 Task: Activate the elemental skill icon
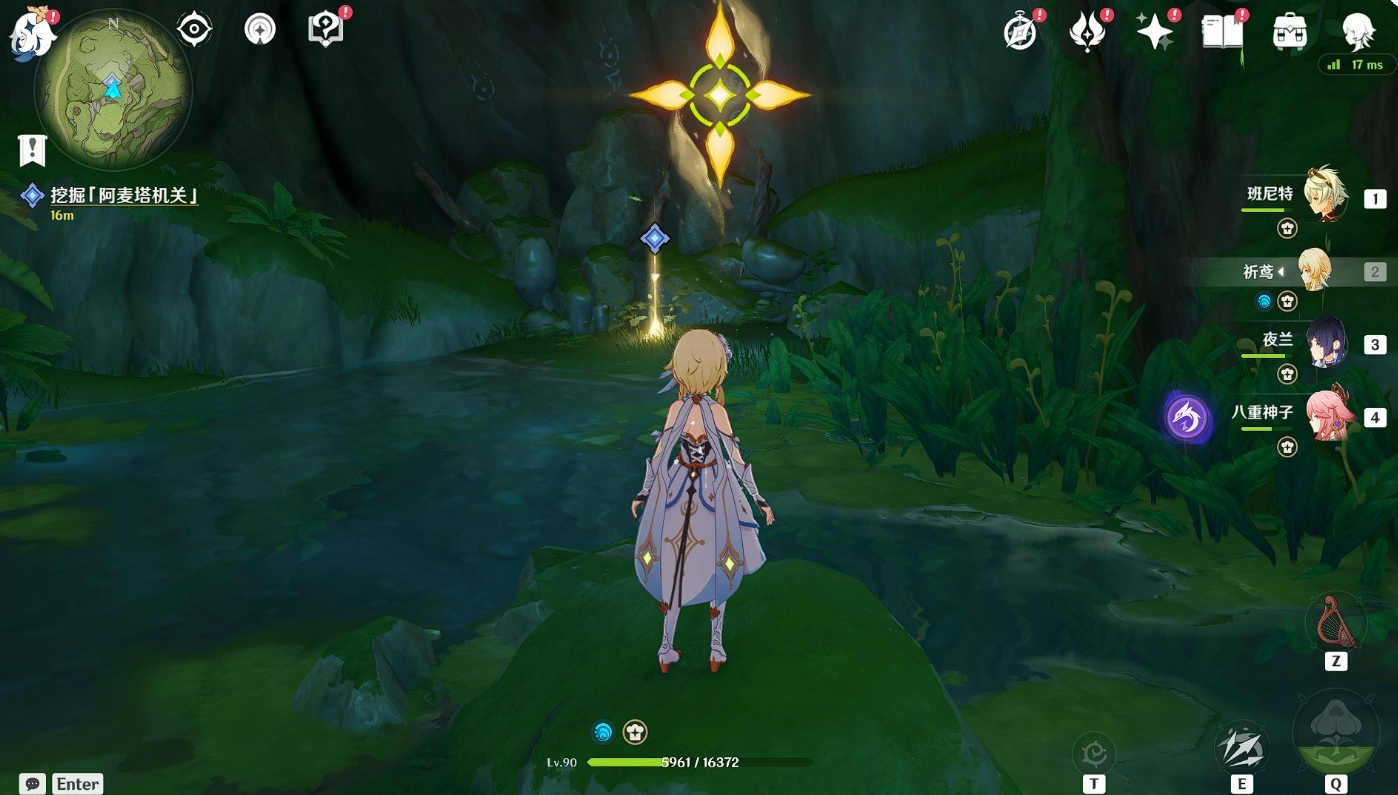click(1241, 748)
